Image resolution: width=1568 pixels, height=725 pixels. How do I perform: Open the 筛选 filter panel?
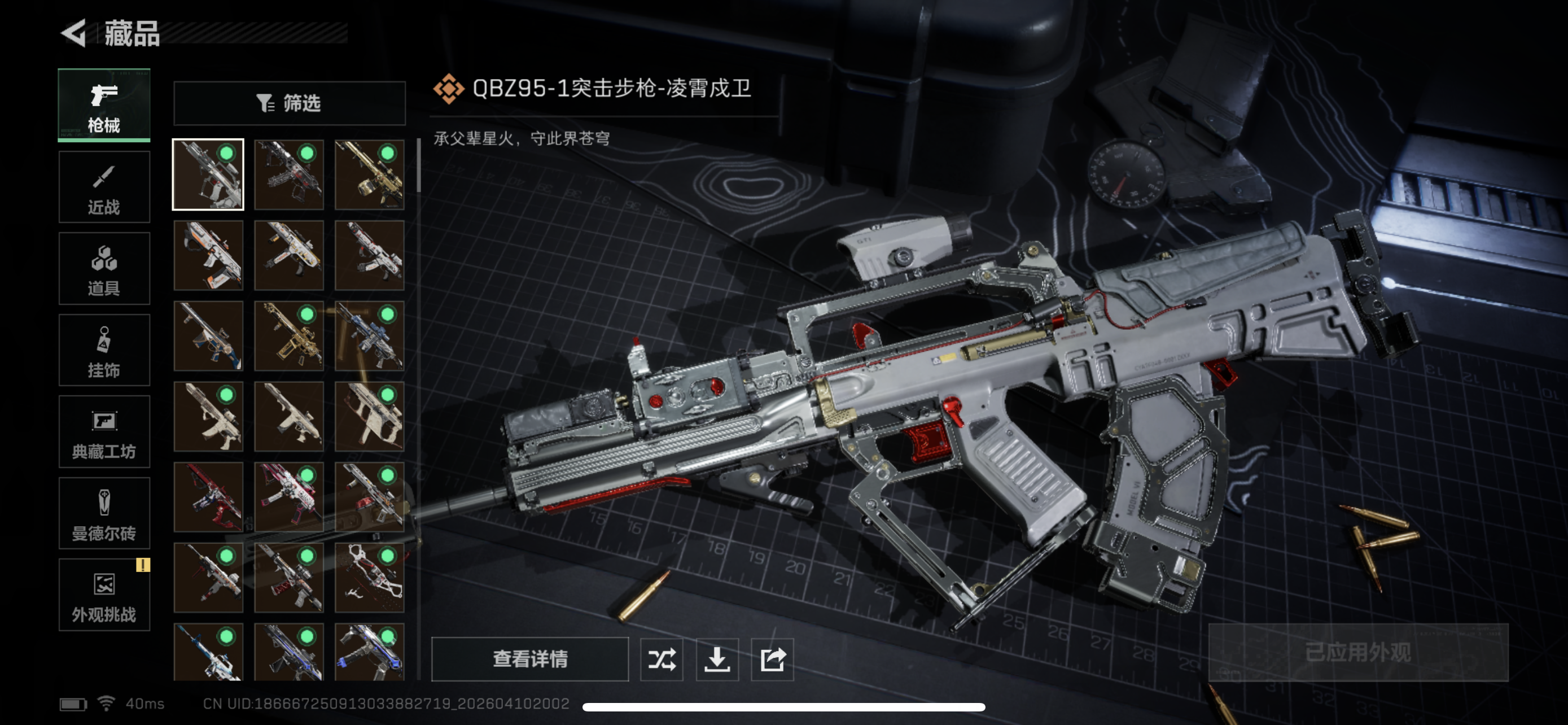click(x=290, y=103)
